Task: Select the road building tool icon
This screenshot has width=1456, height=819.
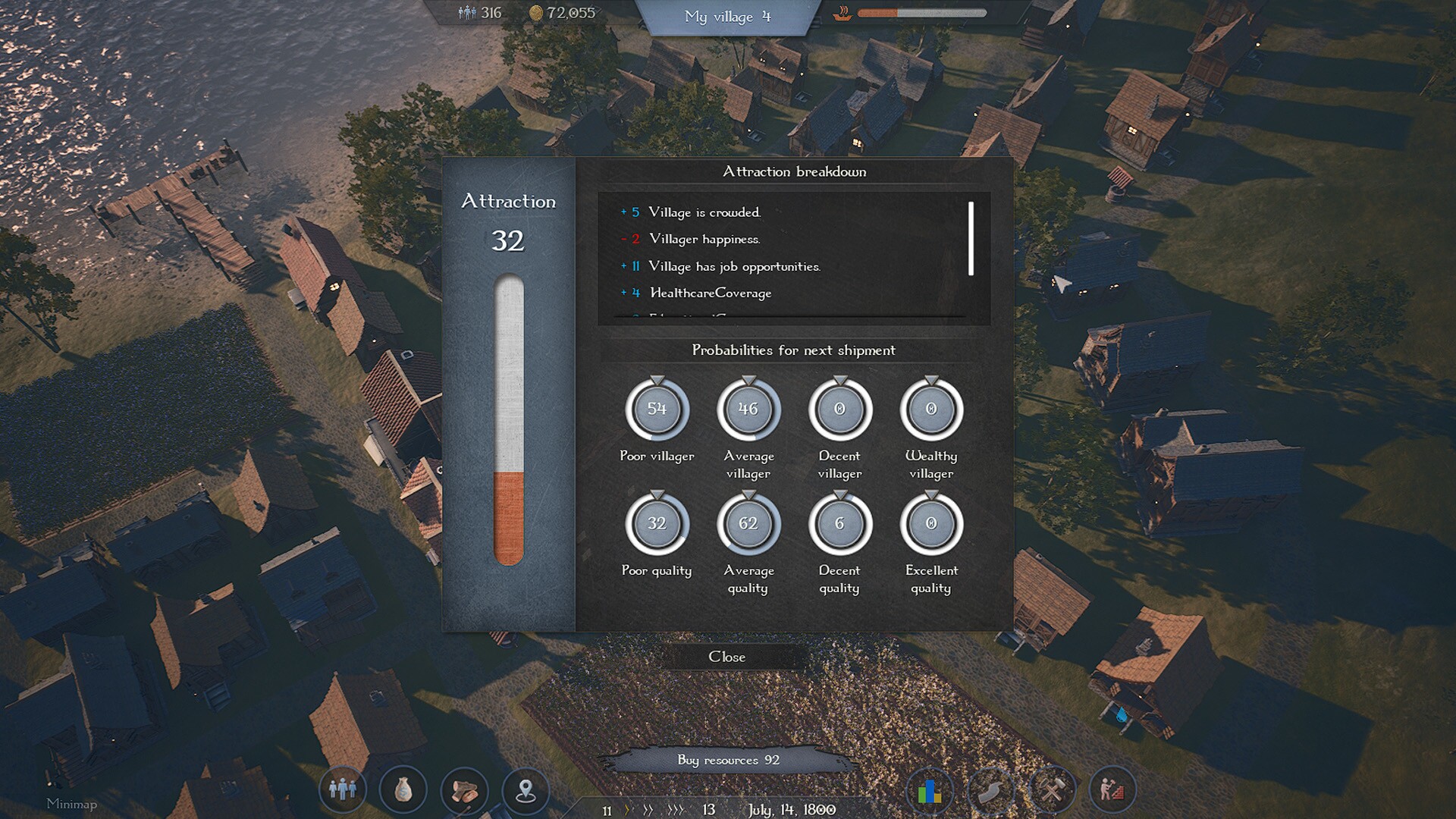Action: point(990,791)
